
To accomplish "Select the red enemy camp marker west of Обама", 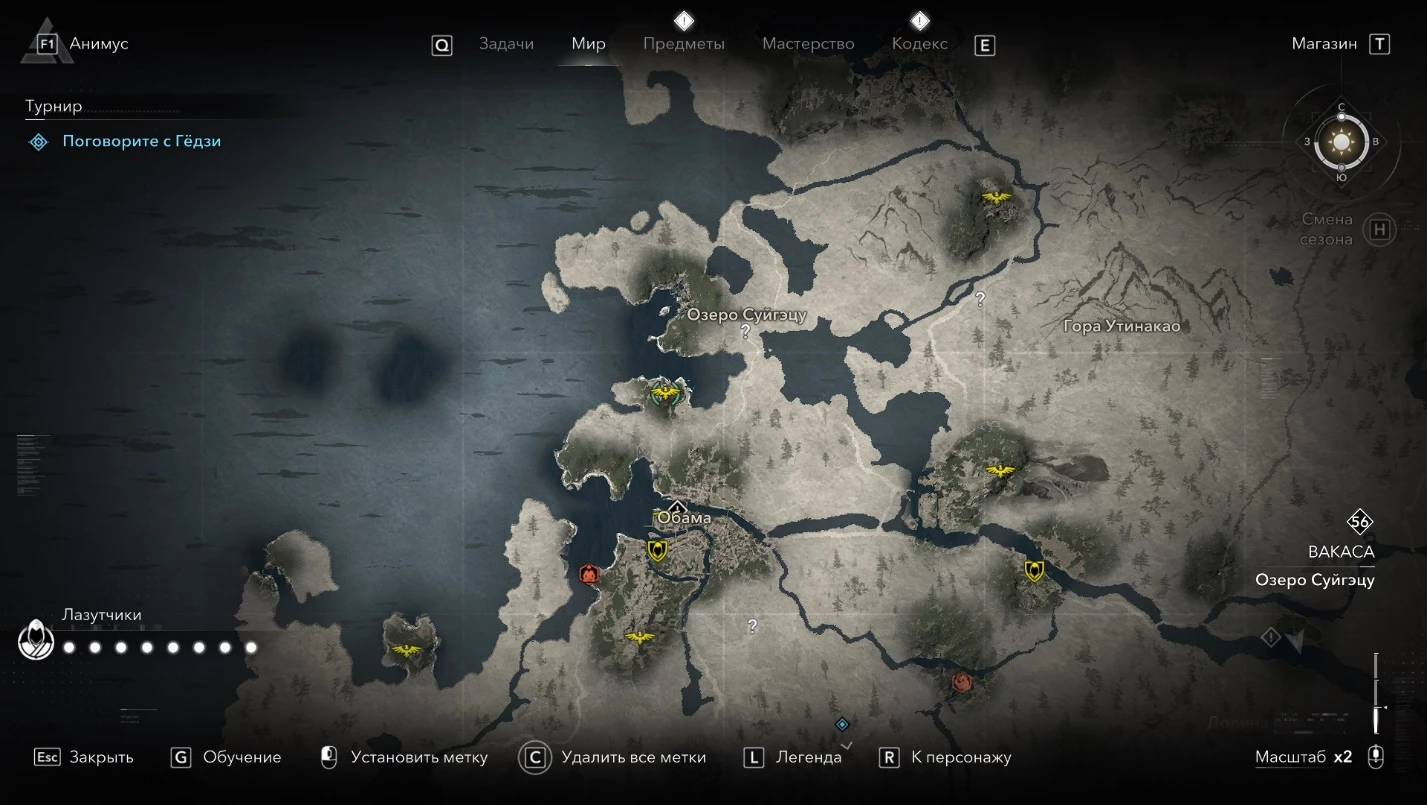I will click(589, 574).
